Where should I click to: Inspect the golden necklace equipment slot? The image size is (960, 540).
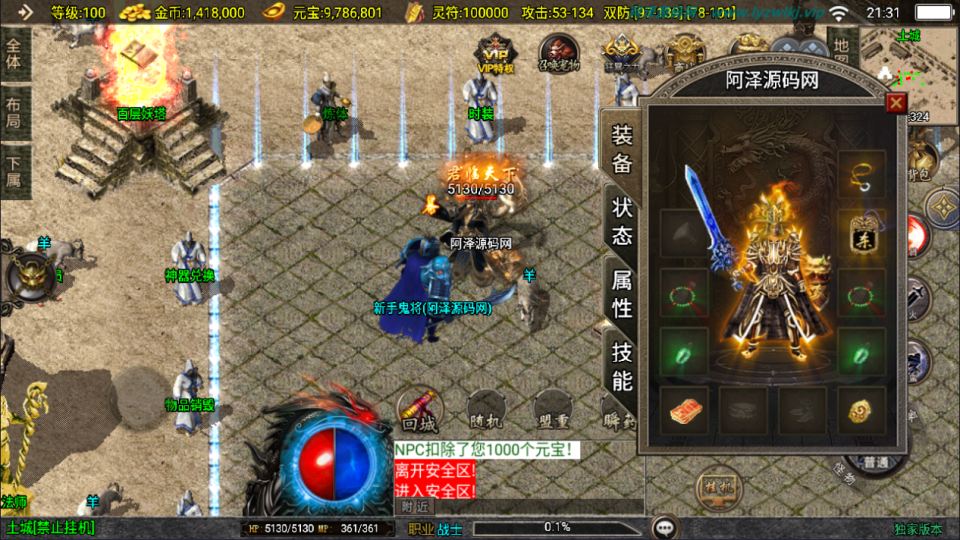[x=859, y=176]
